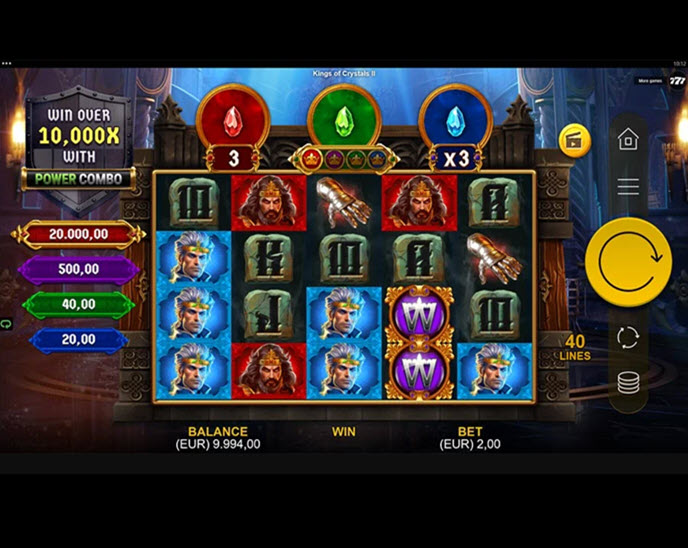Go to the home lobby icon
This screenshot has width=688, height=548.
tap(628, 139)
